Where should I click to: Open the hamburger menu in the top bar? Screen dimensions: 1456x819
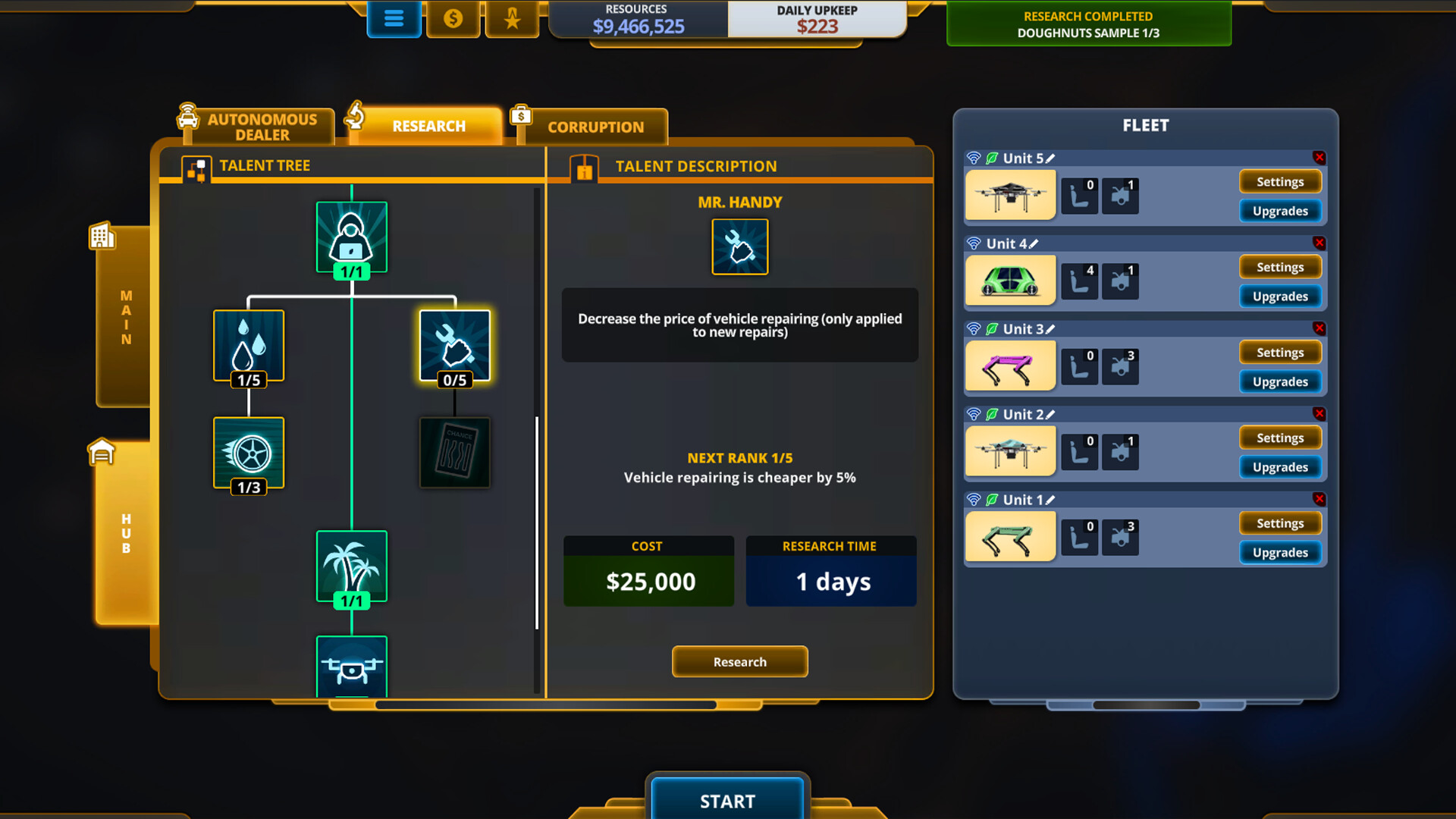tap(394, 20)
